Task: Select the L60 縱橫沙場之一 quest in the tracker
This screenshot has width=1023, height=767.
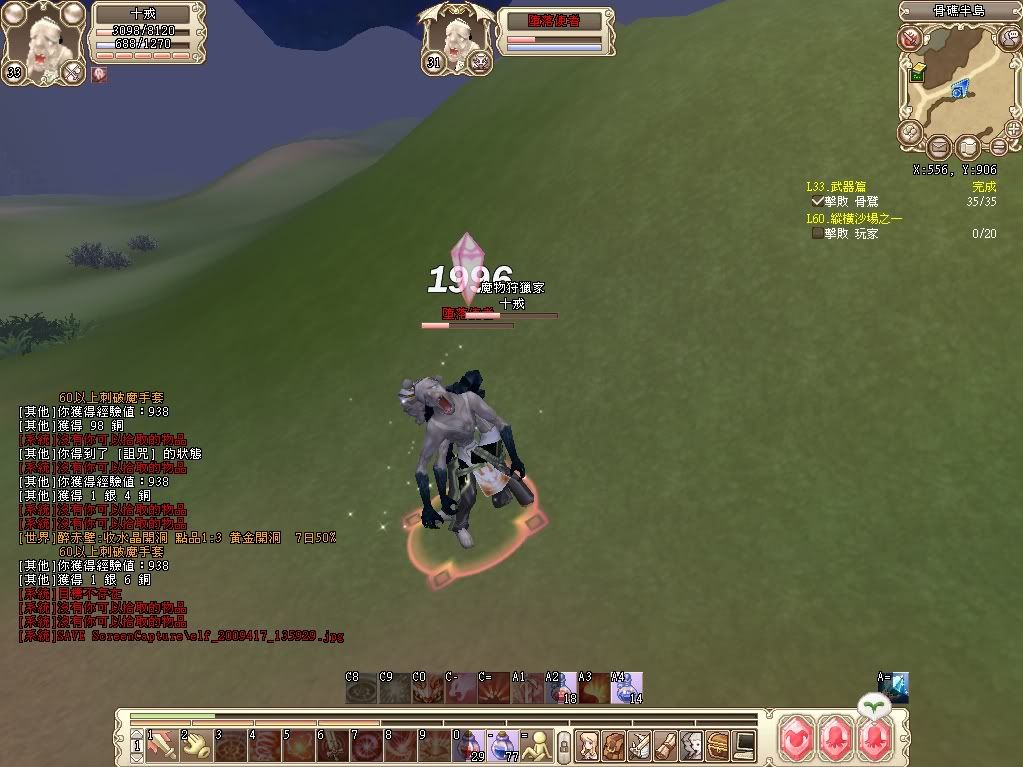Action: point(853,219)
